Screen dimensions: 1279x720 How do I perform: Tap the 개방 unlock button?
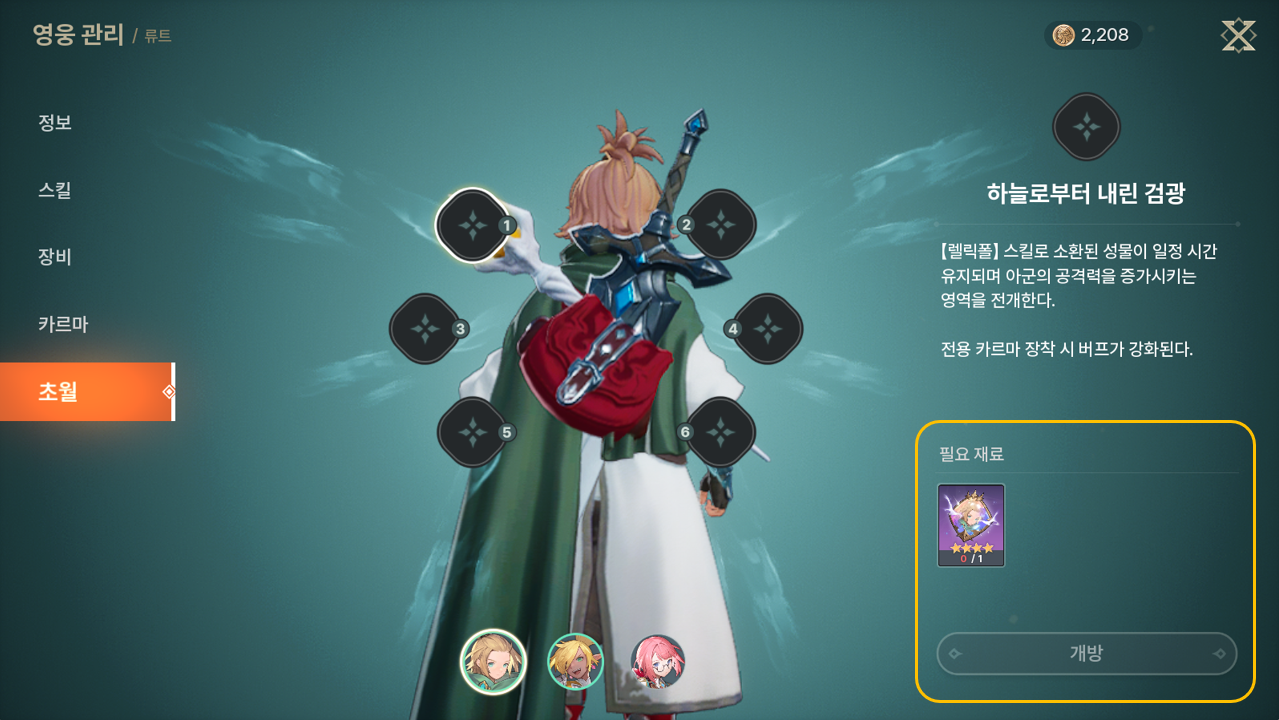coord(1086,654)
